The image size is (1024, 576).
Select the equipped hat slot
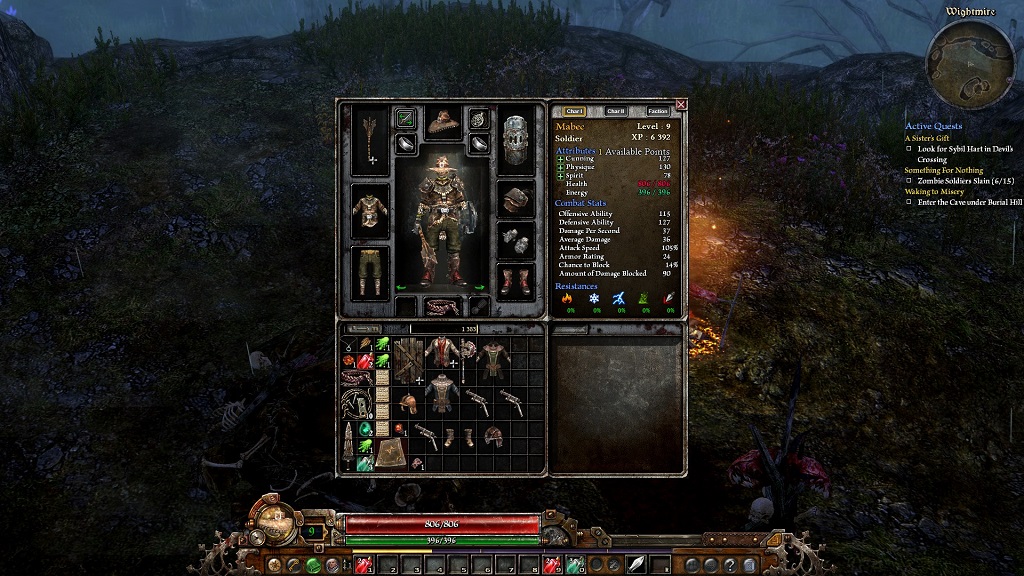point(441,123)
